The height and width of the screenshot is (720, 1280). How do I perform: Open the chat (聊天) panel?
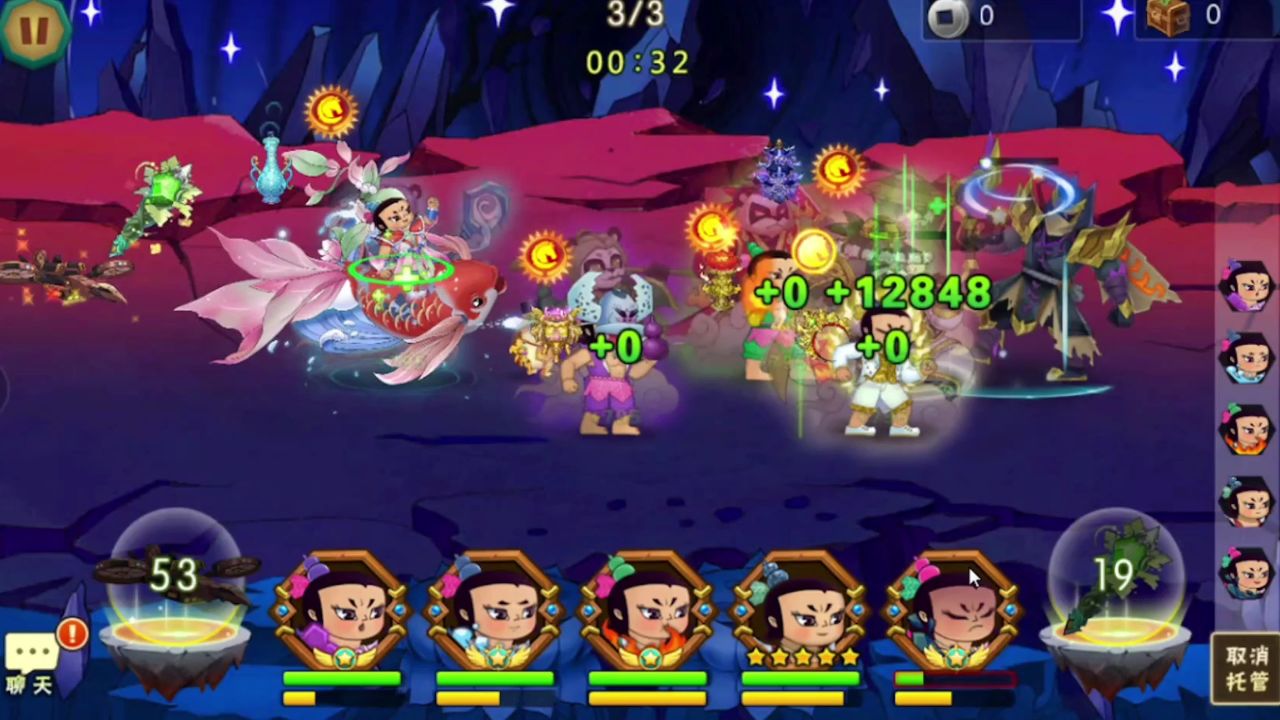click(x=32, y=662)
